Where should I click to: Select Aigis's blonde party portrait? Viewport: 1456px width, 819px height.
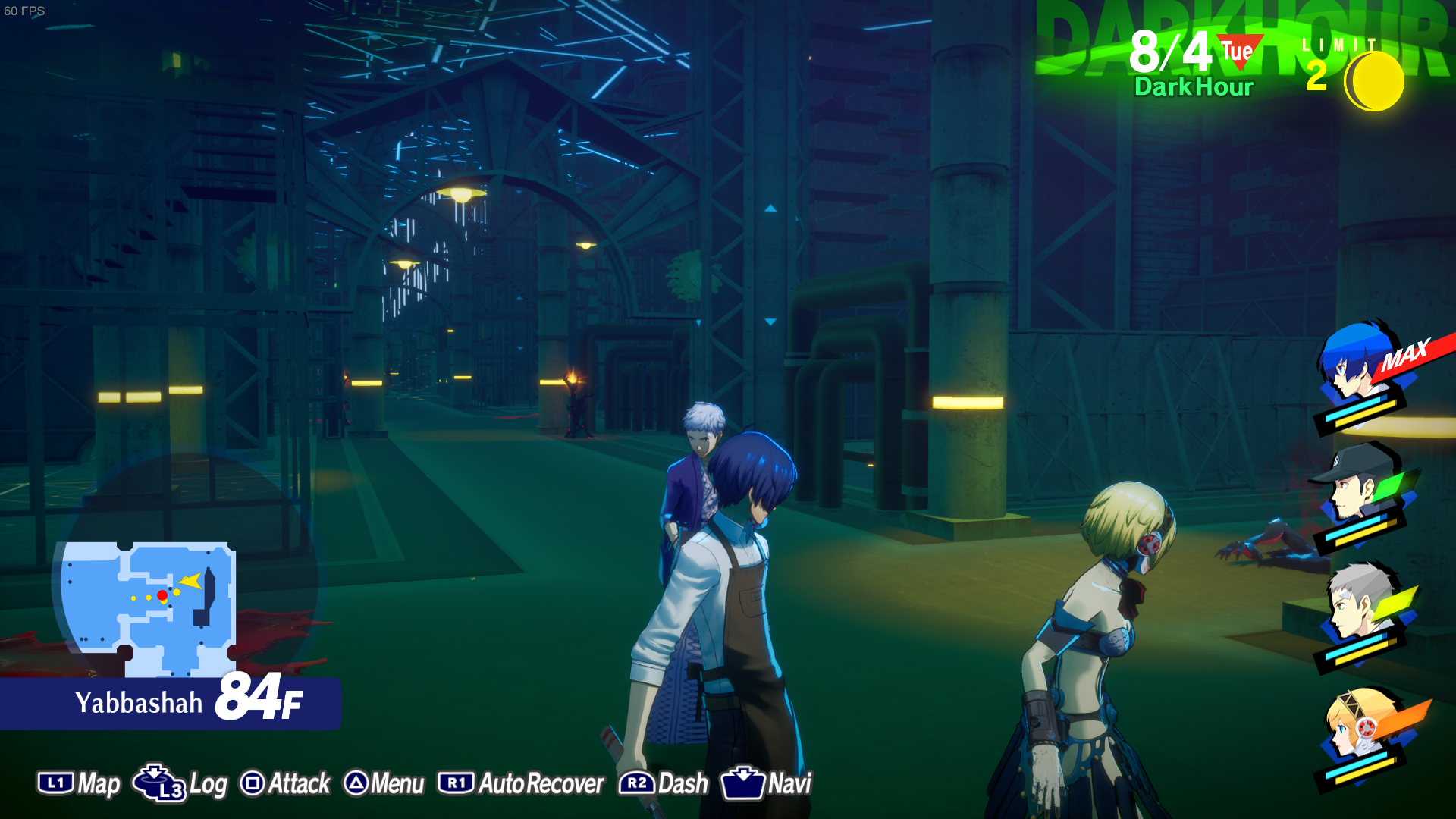point(1357,724)
